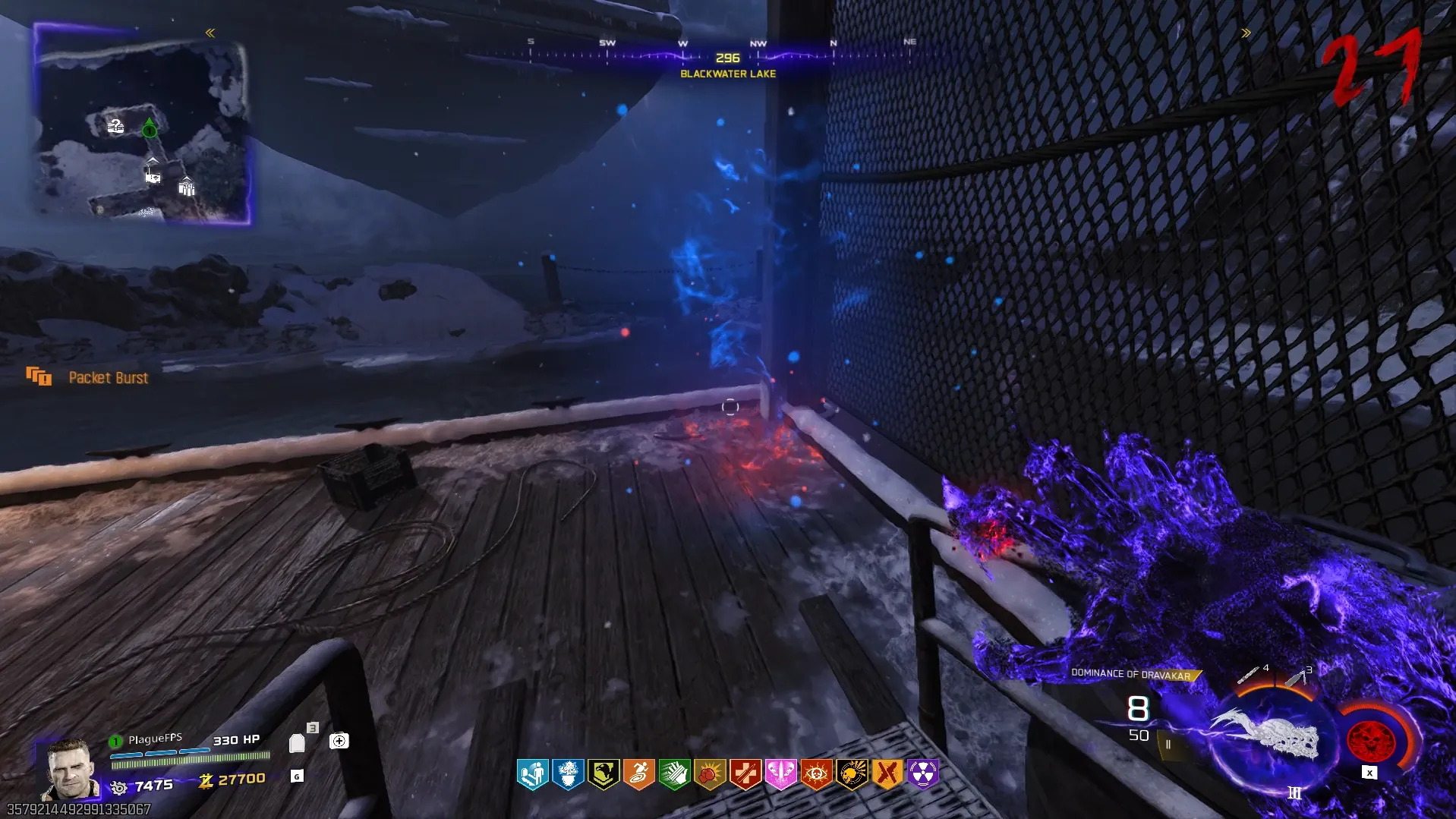The width and height of the screenshot is (1456, 819).
Task: Activate the red skull field upgrade
Action: coord(1370,739)
